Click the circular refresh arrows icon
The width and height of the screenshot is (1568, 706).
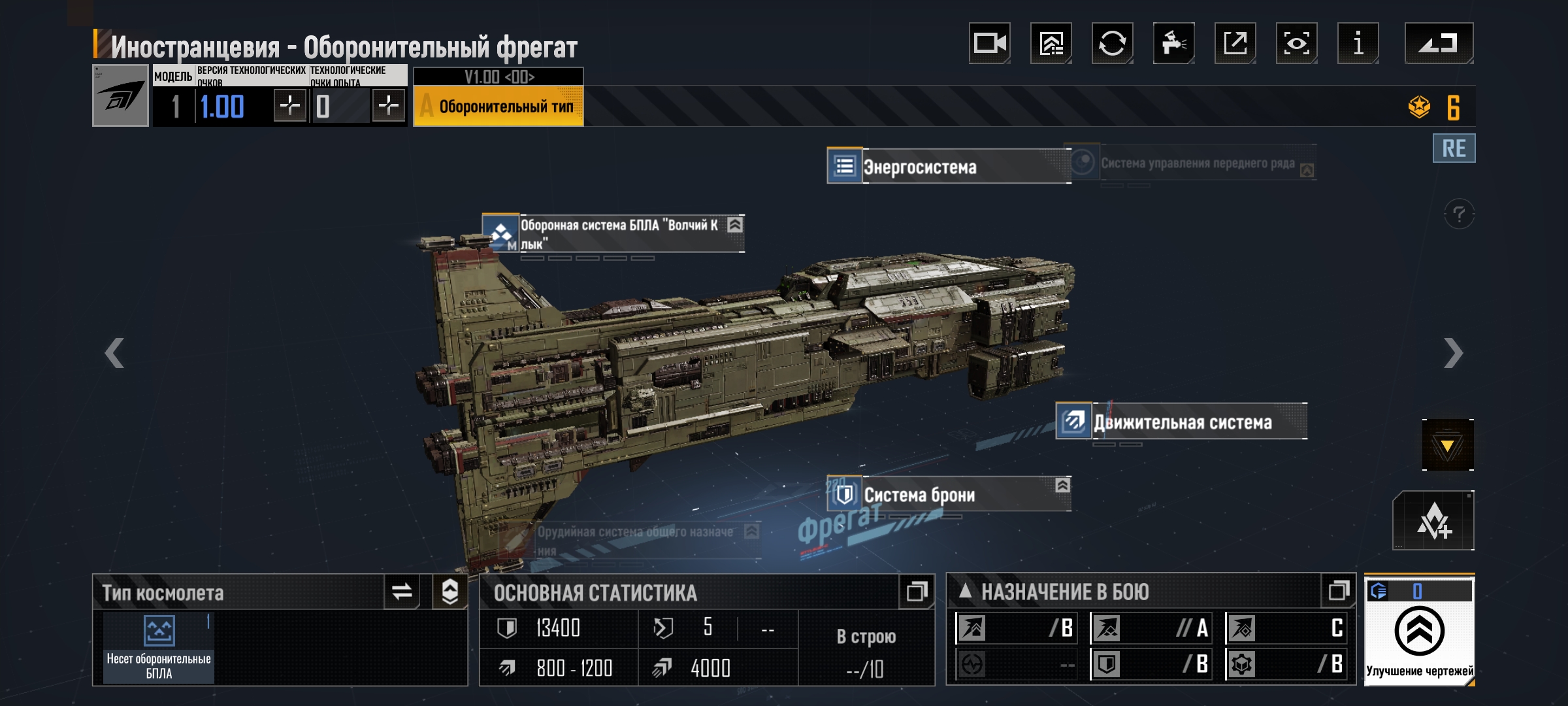pos(1112,44)
